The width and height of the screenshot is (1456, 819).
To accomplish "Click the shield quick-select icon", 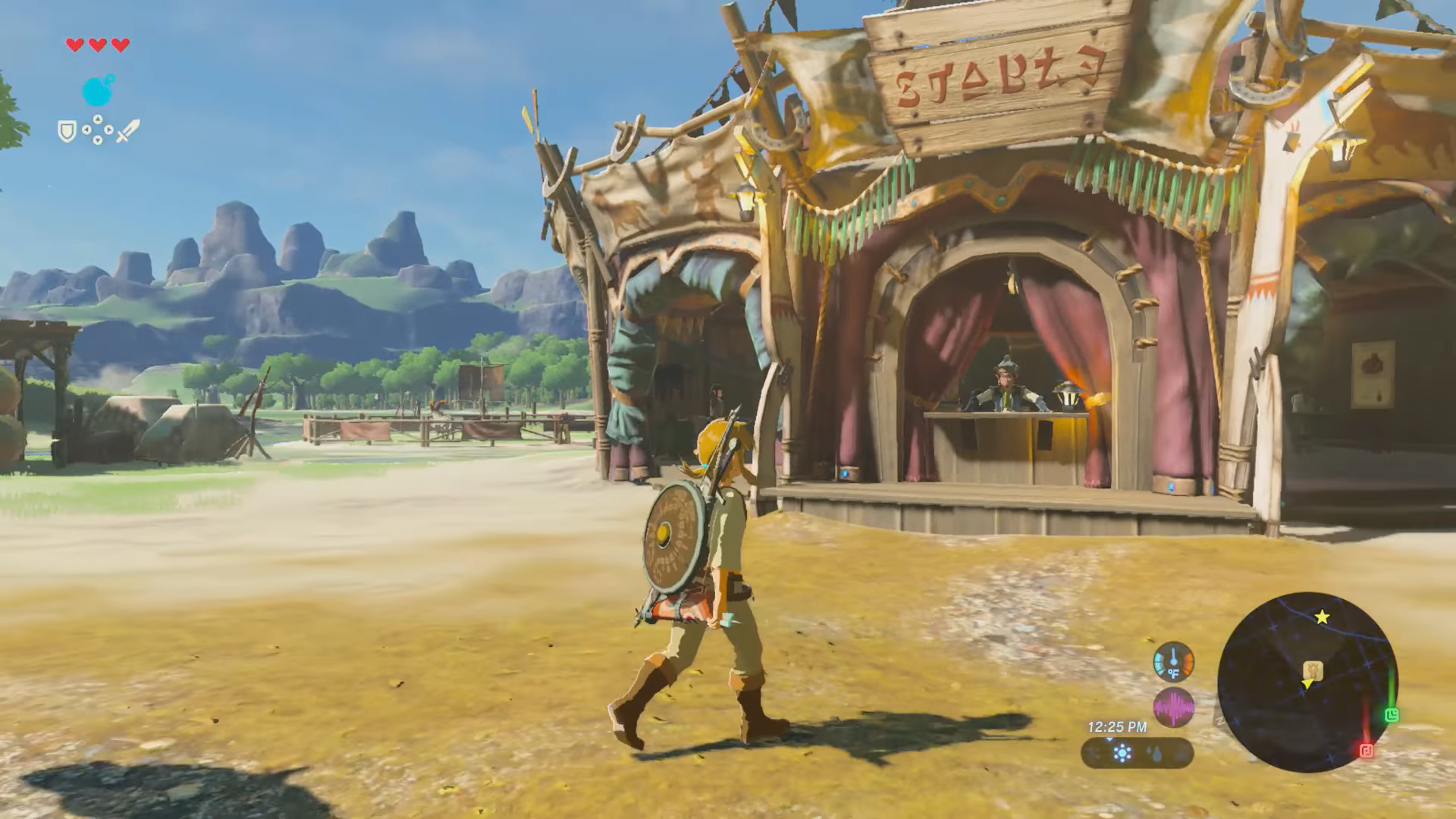I will 67,132.
